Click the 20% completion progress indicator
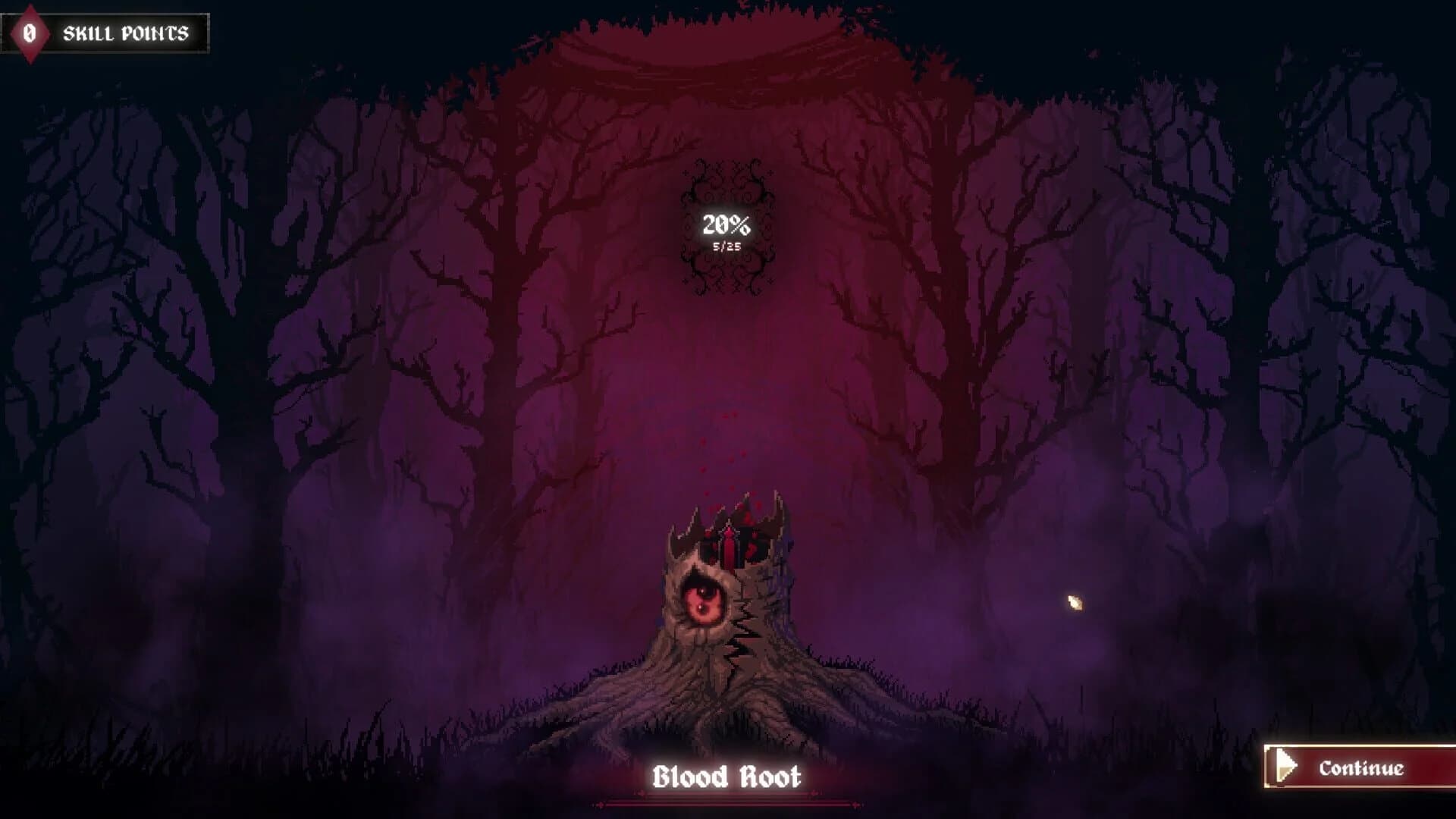Image resolution: width=1456 pixels, height=819 pixels. [x=726, y=224]
